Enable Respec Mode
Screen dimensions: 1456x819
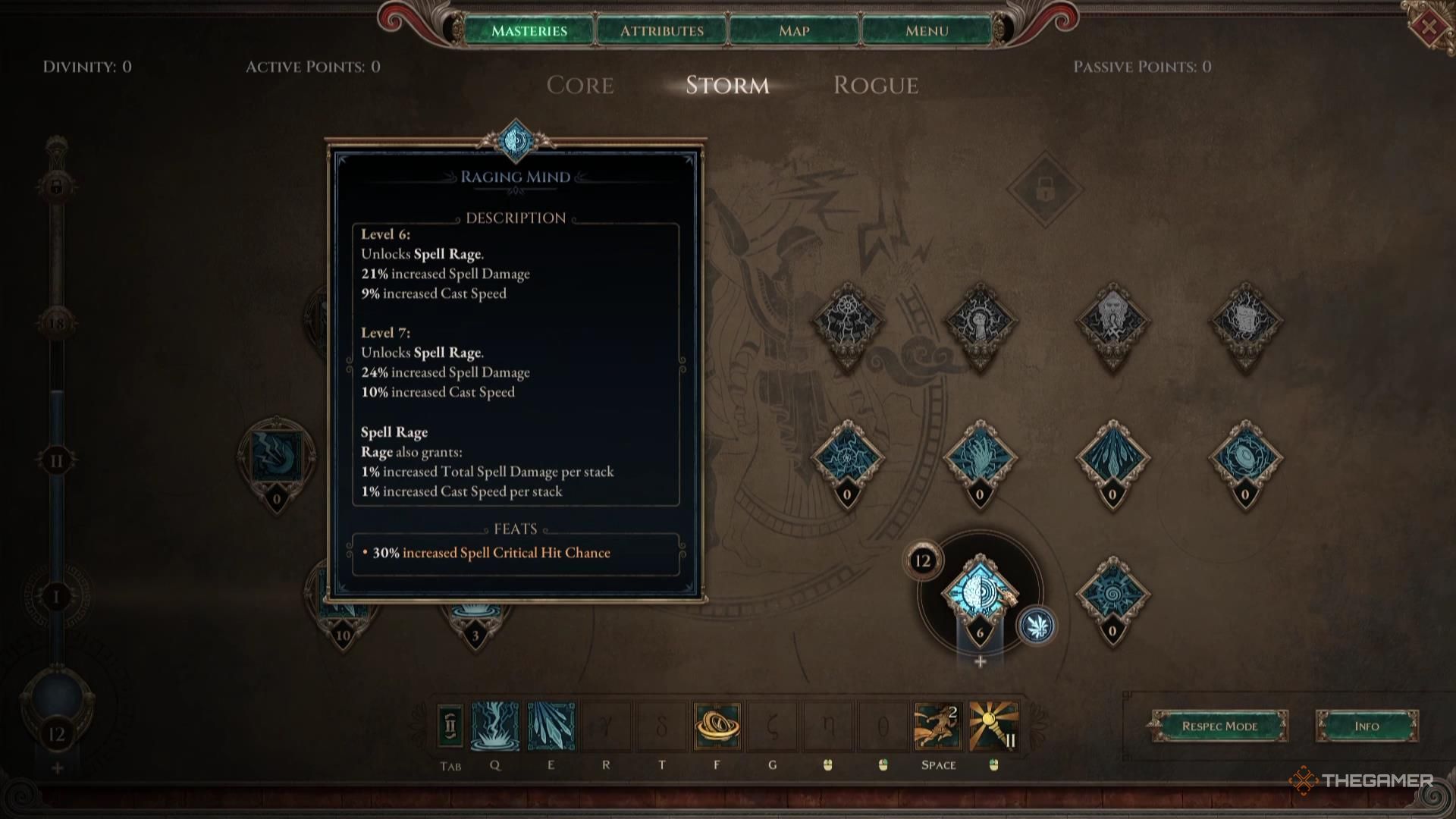[1219, 726]
